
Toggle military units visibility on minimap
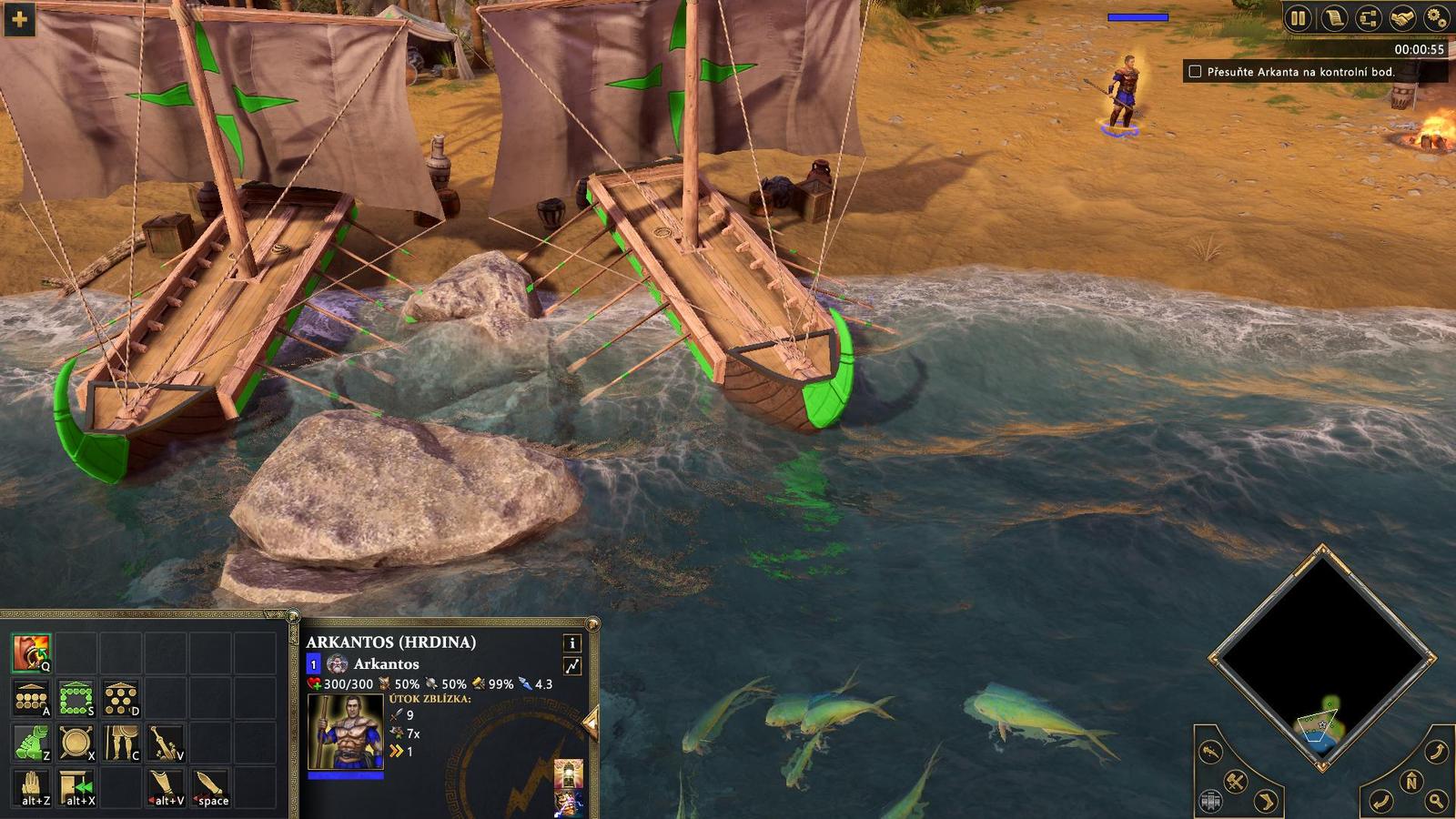pyautogui.click(x=1235, y=782)
